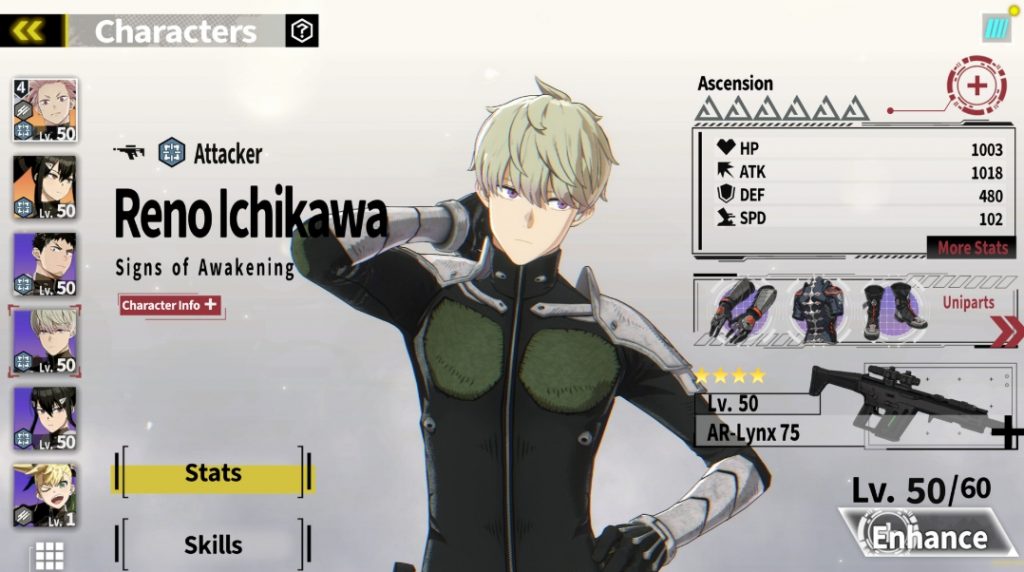Image resolution: width=1024 pixels, height=572 pixels.
Task: Open the help question-mark icon beside Characters
Action: tap(301, 31)
